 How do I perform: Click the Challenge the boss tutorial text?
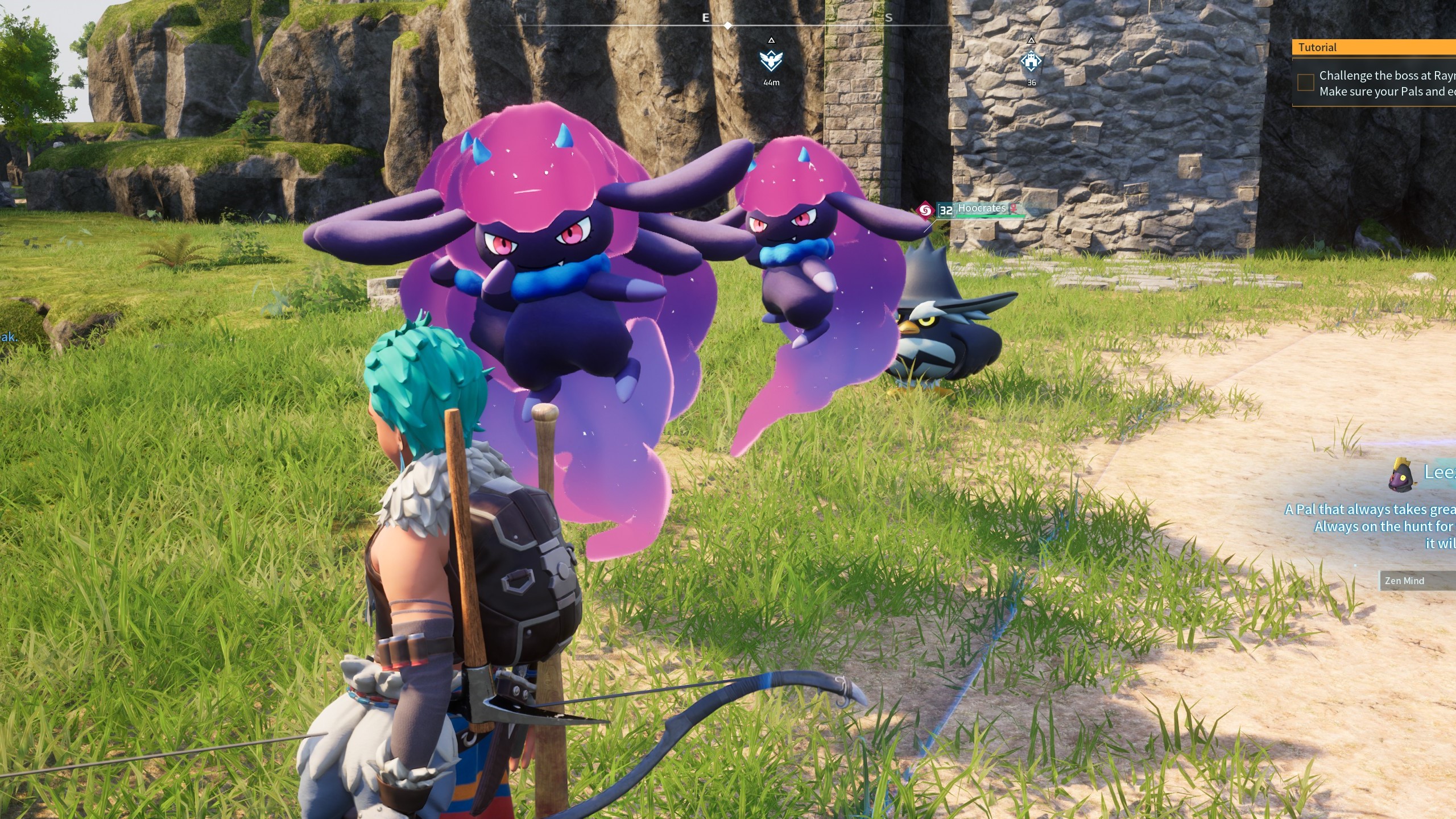(1382, 75)
